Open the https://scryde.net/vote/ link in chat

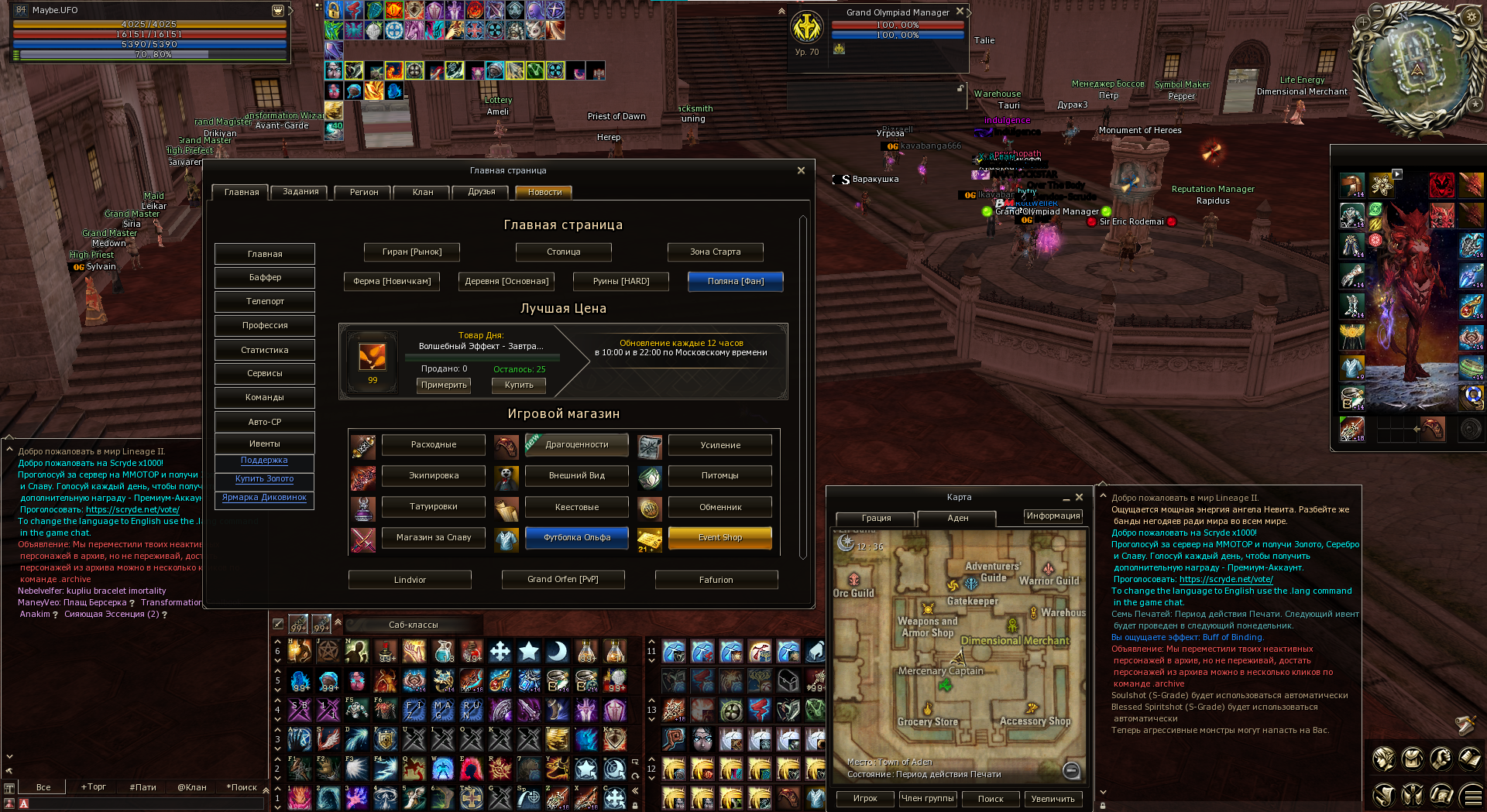point(1225,578)
